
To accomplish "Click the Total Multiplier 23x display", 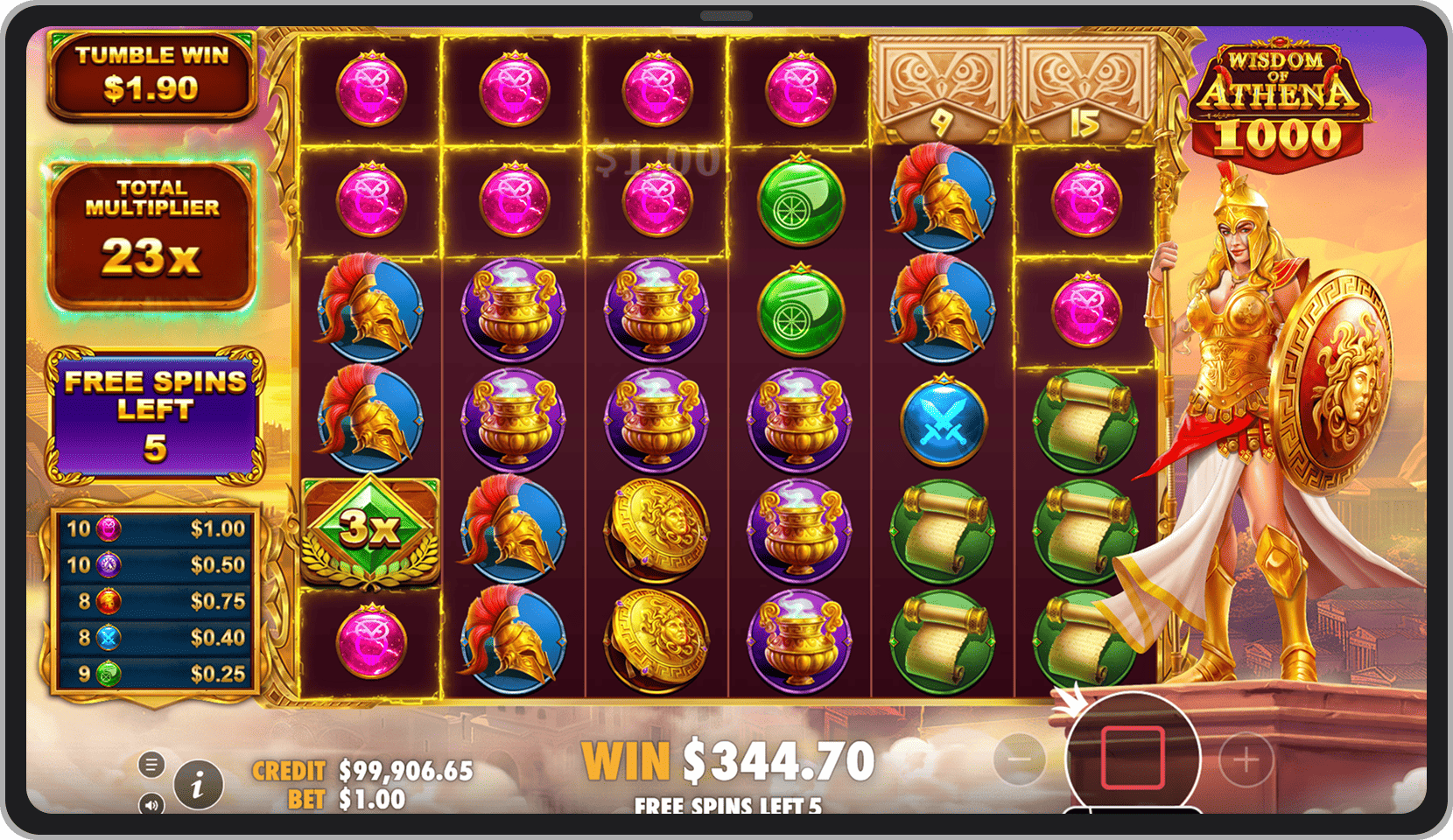I will coord(152,226).
